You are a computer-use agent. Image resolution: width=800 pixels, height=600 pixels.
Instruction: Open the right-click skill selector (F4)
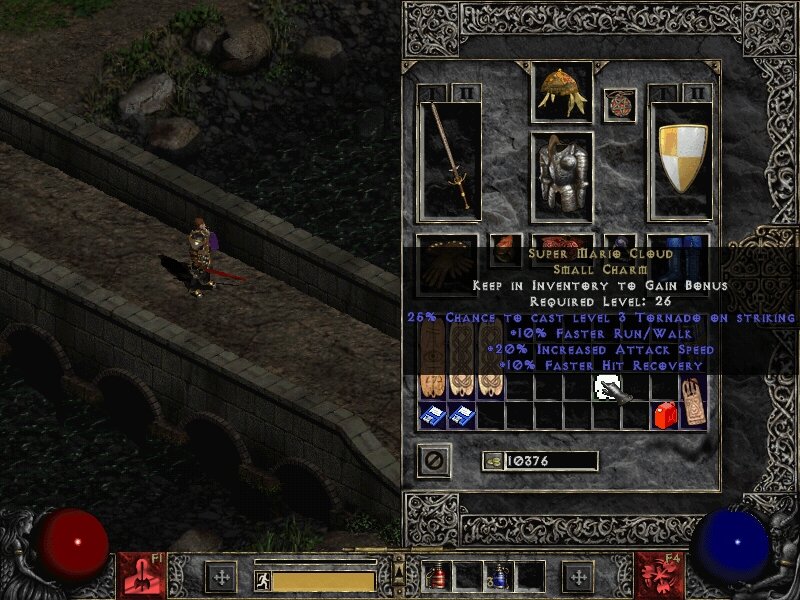659,576
